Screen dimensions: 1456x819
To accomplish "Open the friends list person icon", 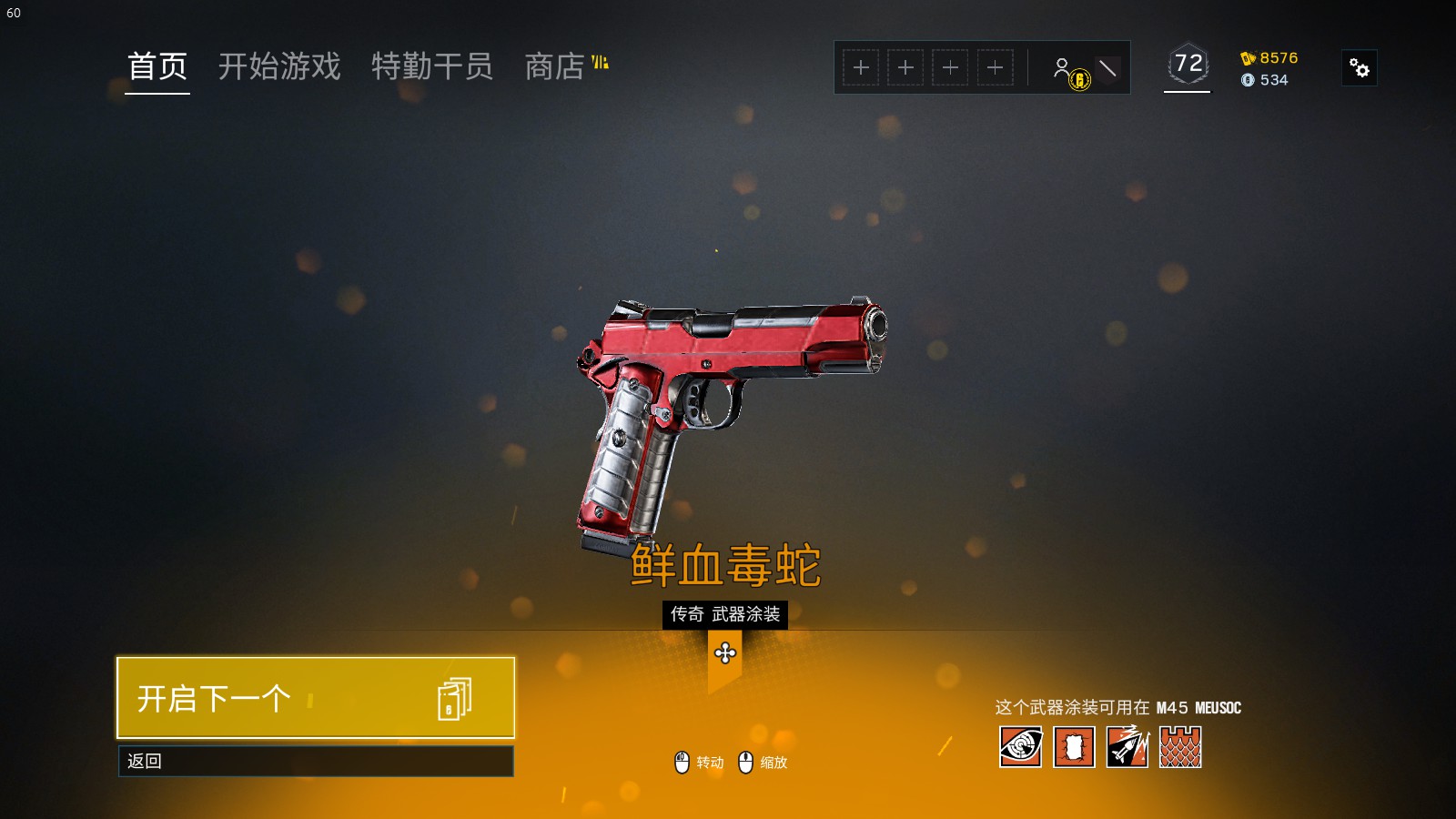I will click(1062, 67).
